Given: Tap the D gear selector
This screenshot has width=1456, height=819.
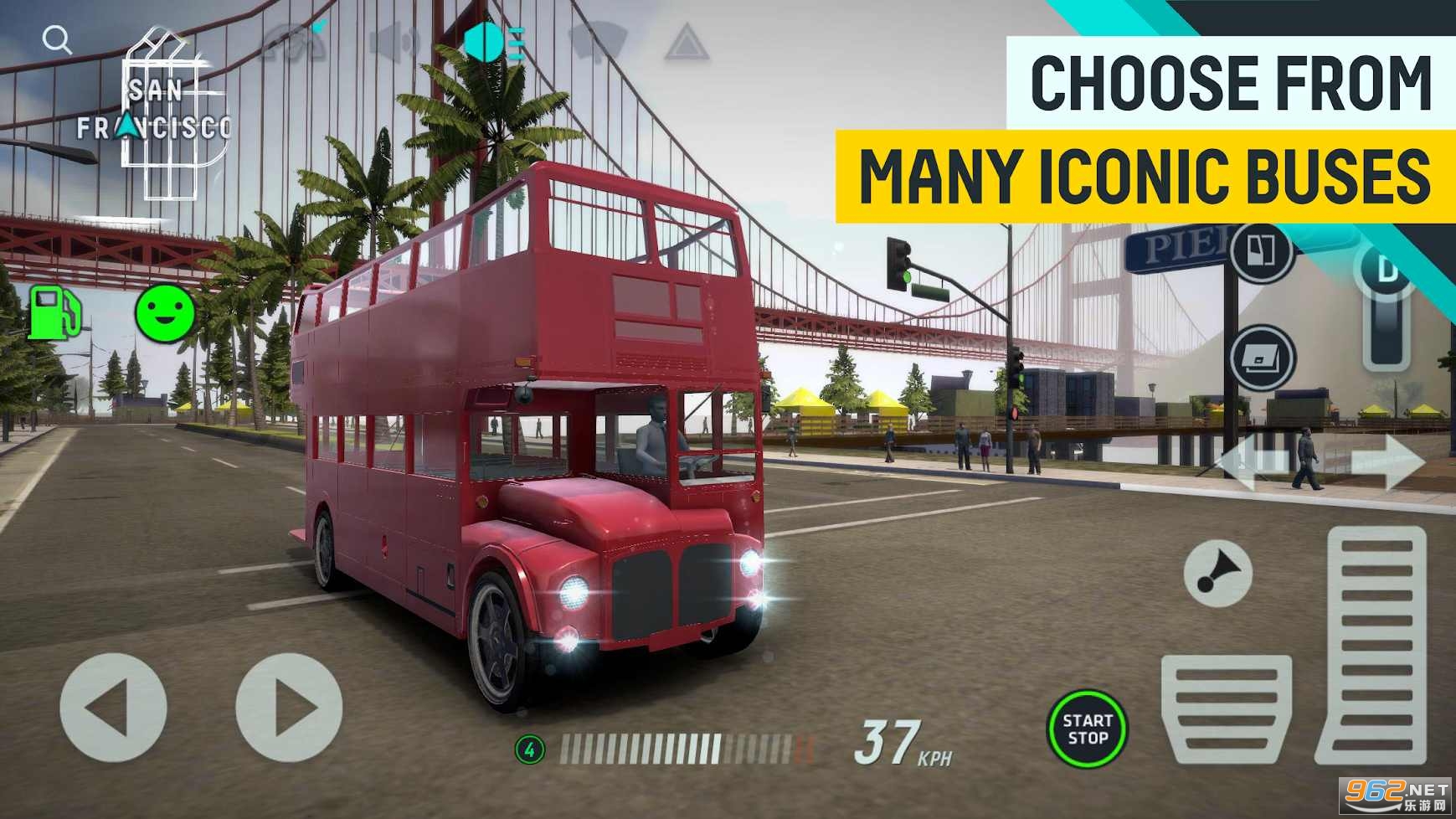Looking at the screenshot, I should (1387, 306).
